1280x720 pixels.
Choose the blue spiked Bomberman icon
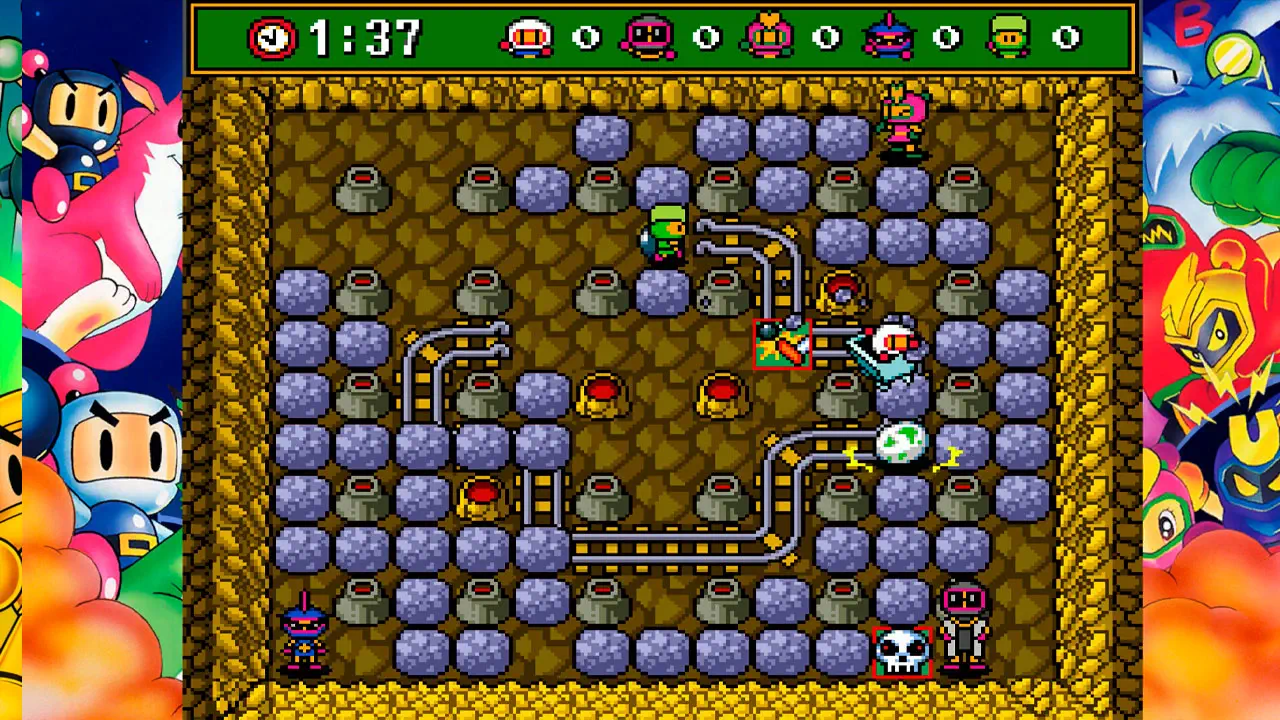tap(888, 37)
